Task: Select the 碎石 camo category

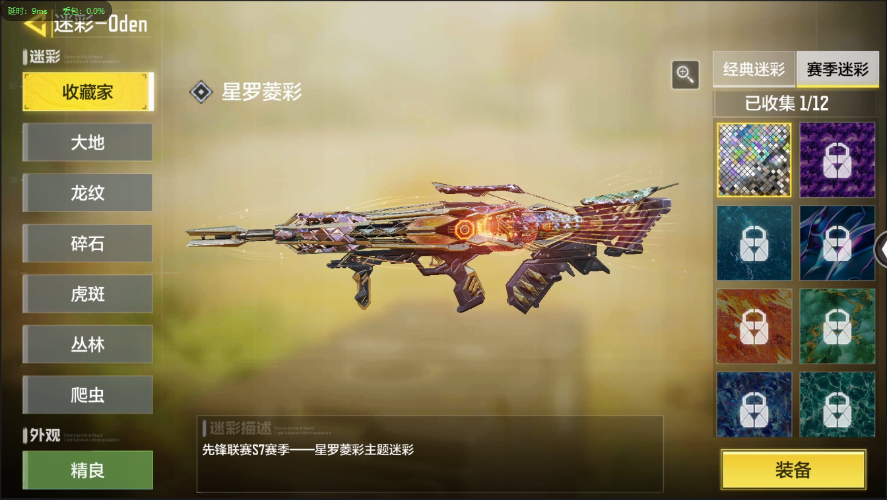Action: (x=88, y=244)
